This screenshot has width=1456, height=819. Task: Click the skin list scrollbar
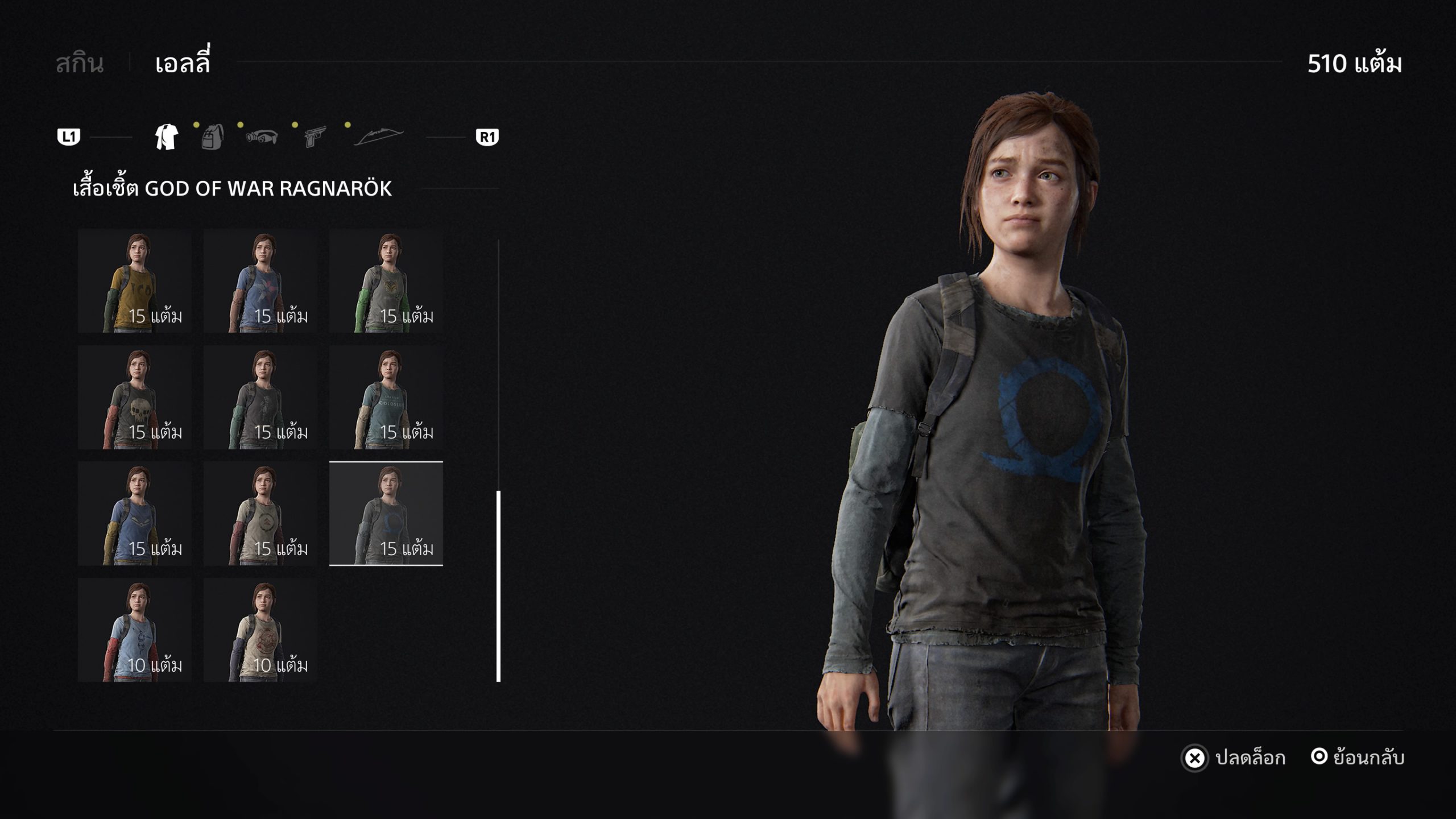pos(499,586)
